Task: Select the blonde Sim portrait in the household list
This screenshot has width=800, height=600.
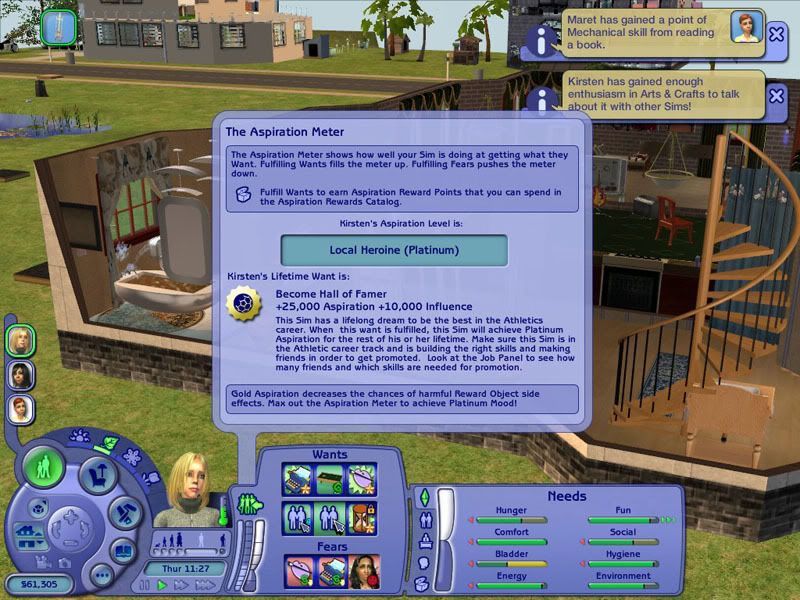Action: pos(21,340)
